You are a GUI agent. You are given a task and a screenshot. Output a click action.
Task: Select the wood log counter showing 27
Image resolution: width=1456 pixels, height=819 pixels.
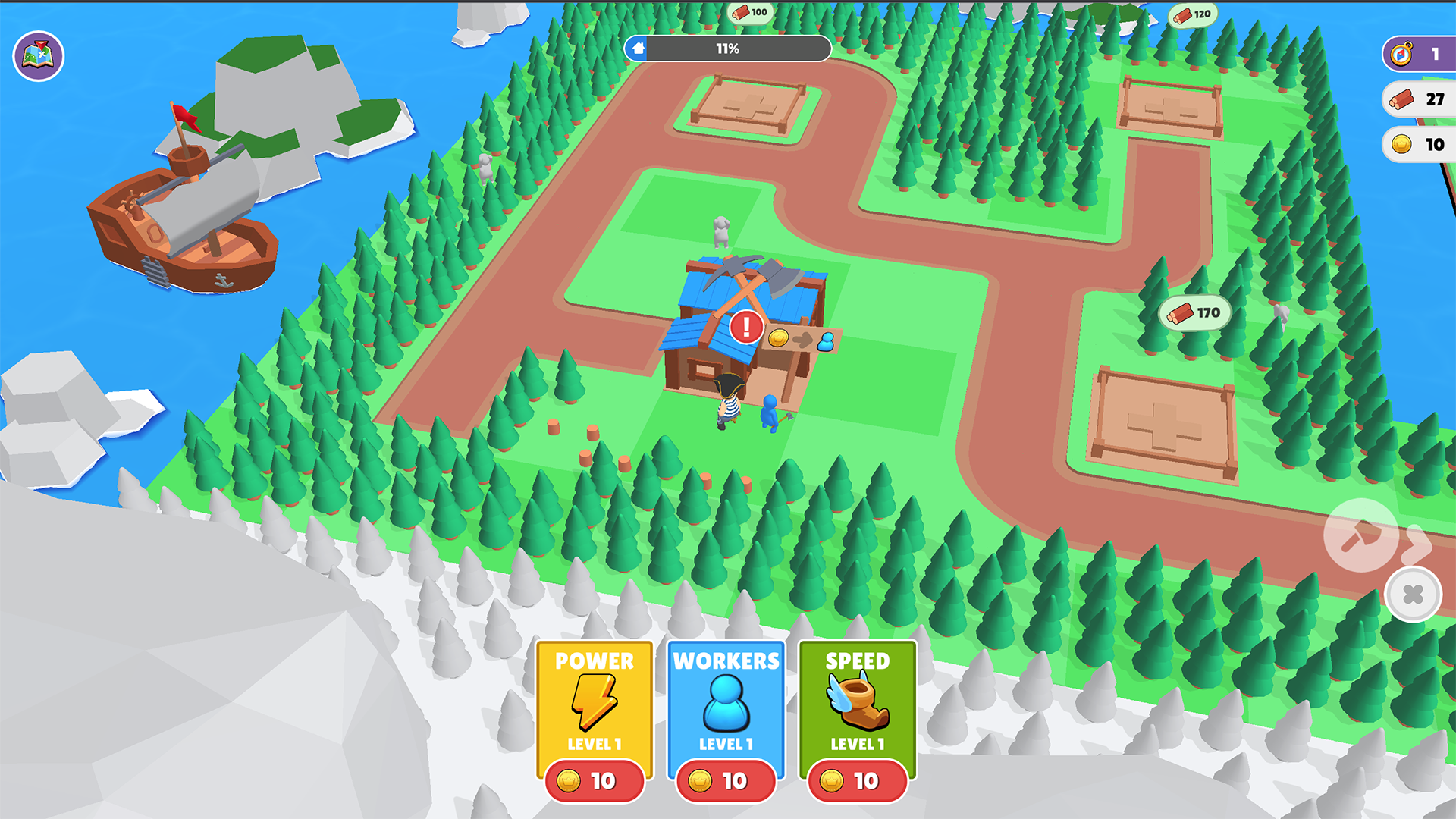click(x=1421, y=99)
